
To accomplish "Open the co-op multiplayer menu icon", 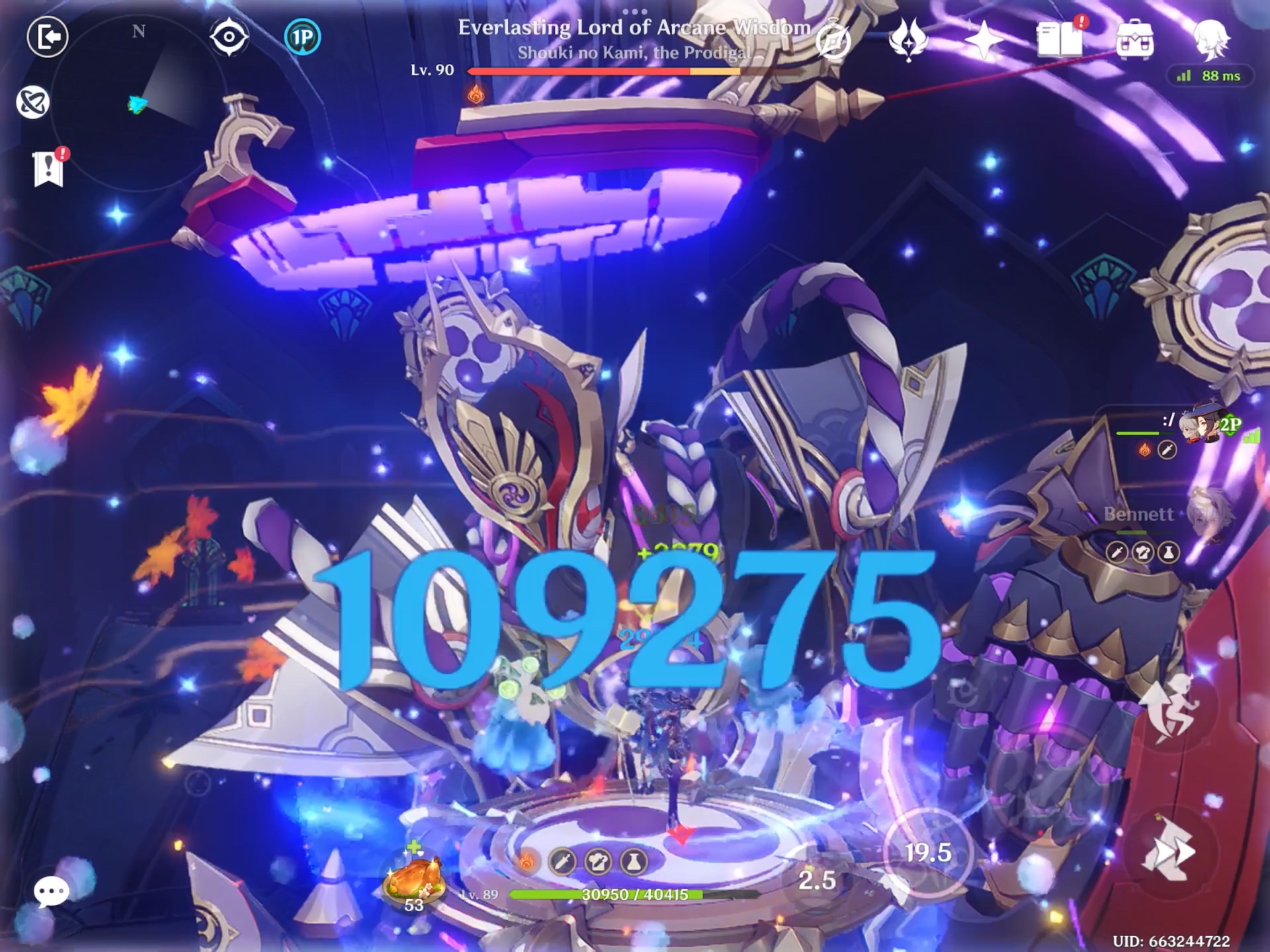I will [x=832, y=40].
